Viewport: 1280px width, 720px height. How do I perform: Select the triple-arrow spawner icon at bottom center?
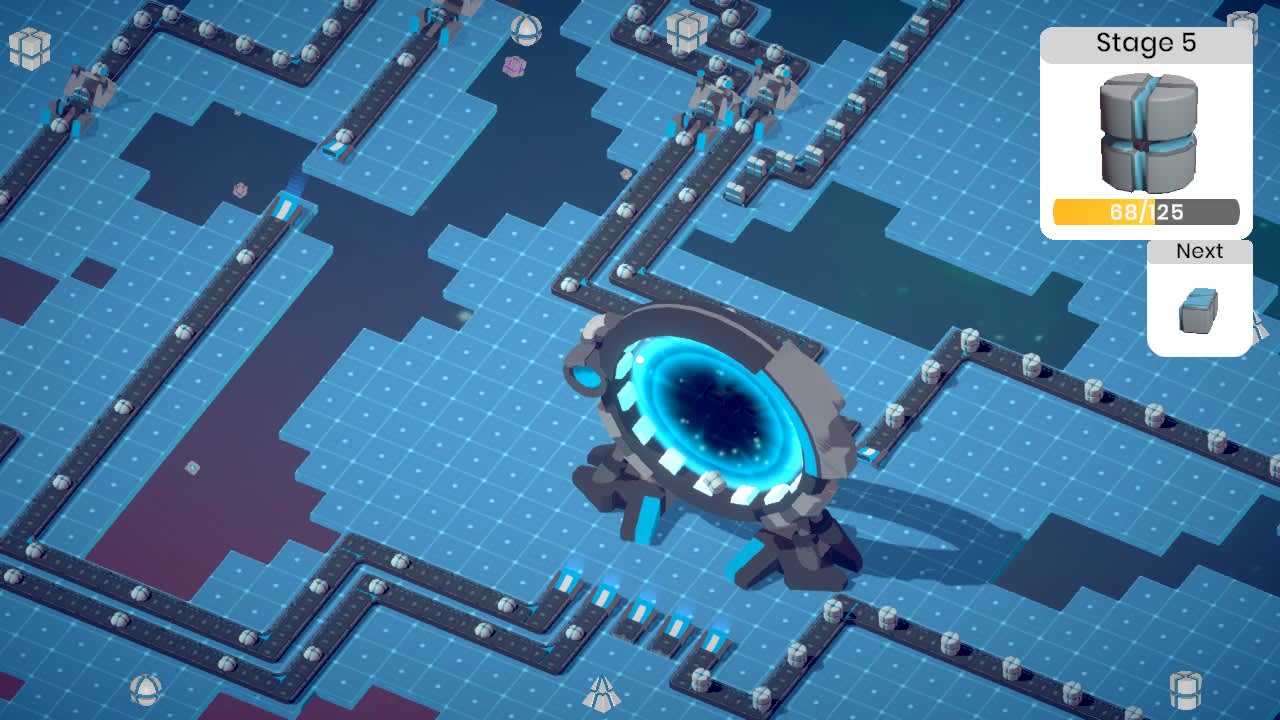click(600, 690)
